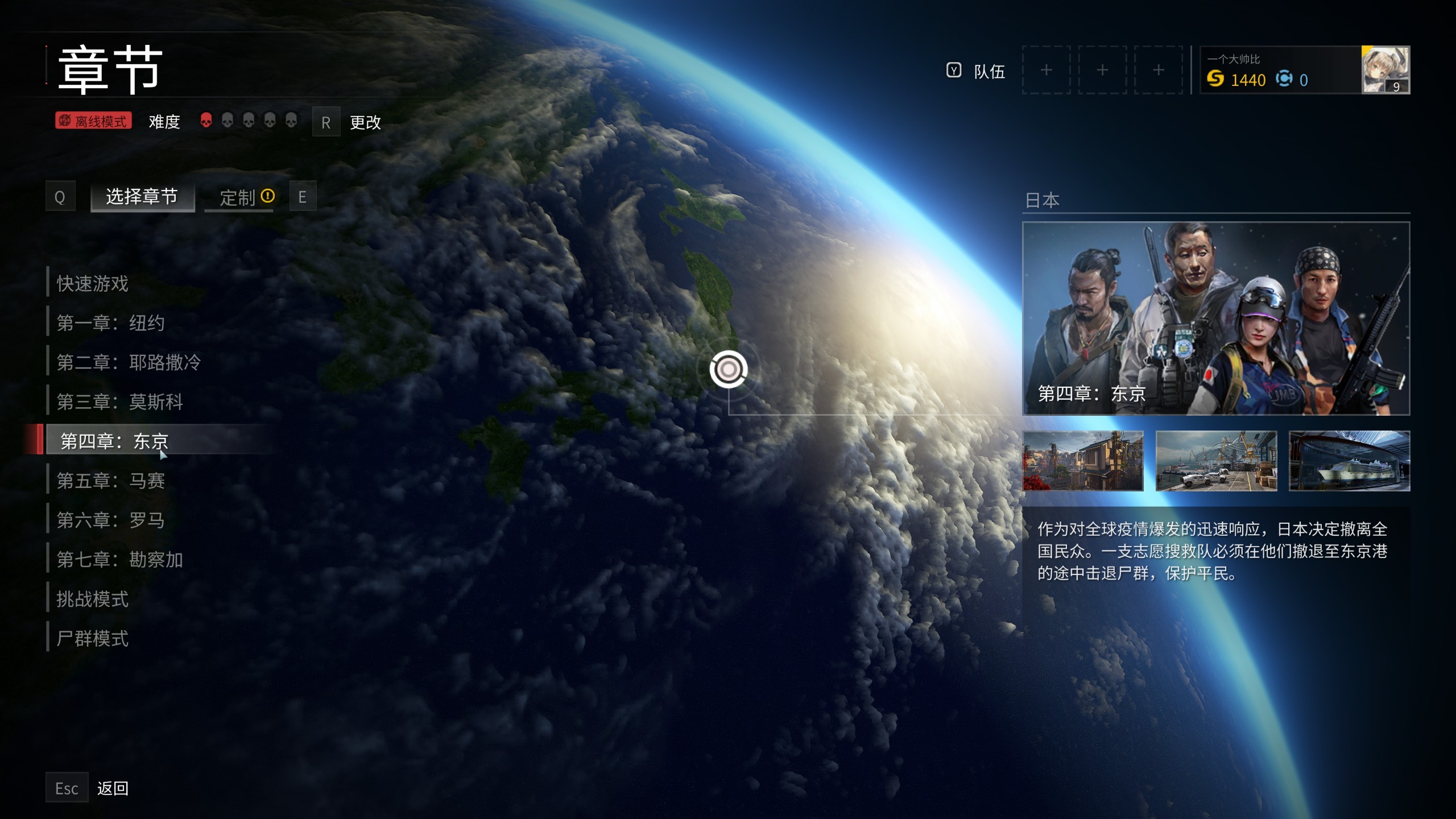The image size is (1456, 819).
Task: Choose the cruise ship level thumbnail
Action: [x=1349, y=461]
